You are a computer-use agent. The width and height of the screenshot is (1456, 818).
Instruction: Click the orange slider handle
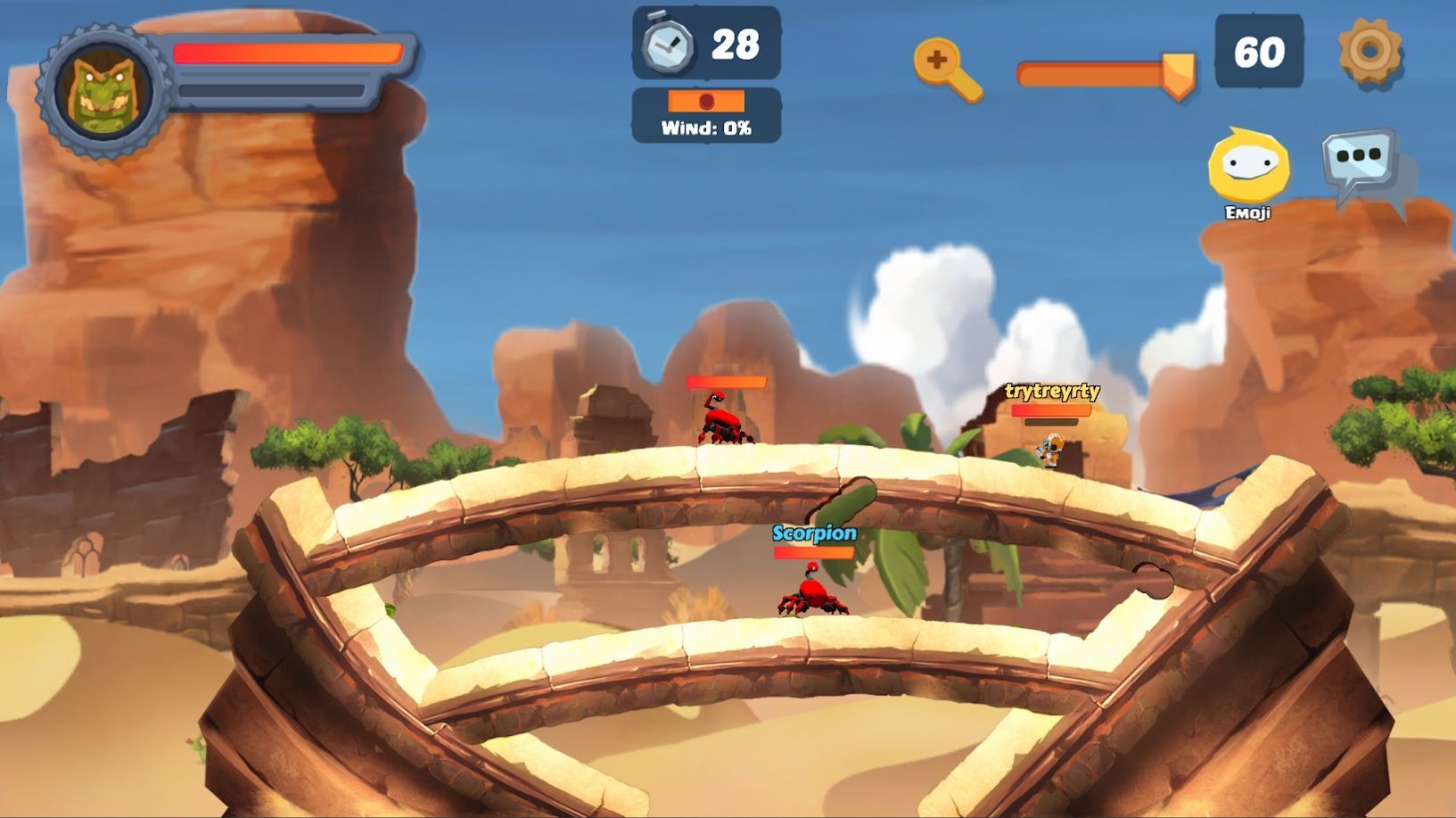pos(1178,73)
